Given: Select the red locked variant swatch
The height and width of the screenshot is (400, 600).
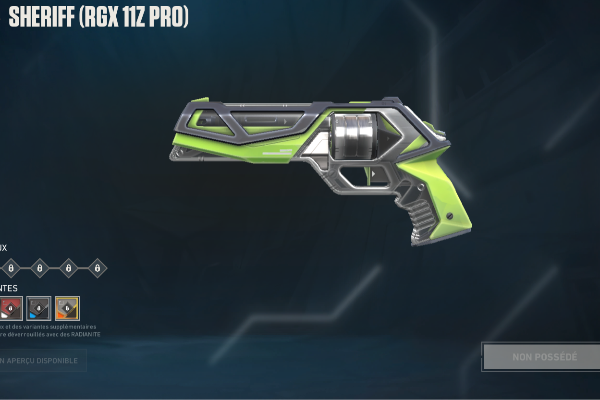Looking at the screenshot, I should click(11, 308).
